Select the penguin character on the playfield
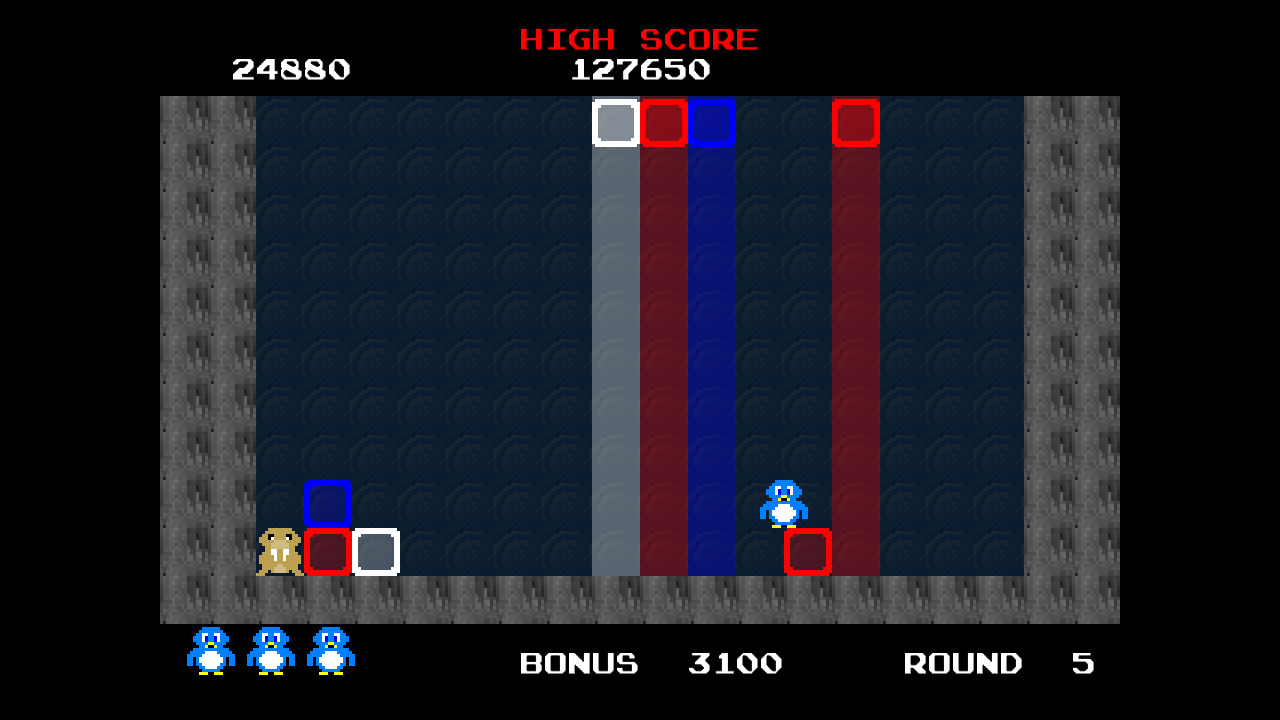Screen dimensions: 1280x720 (x=785, y=501)
